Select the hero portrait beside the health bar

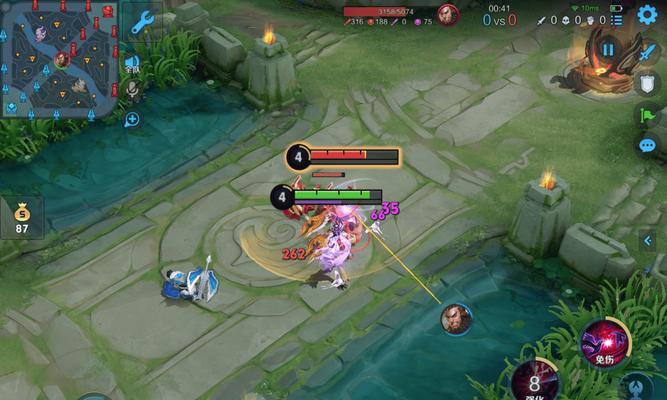[448, 15]
